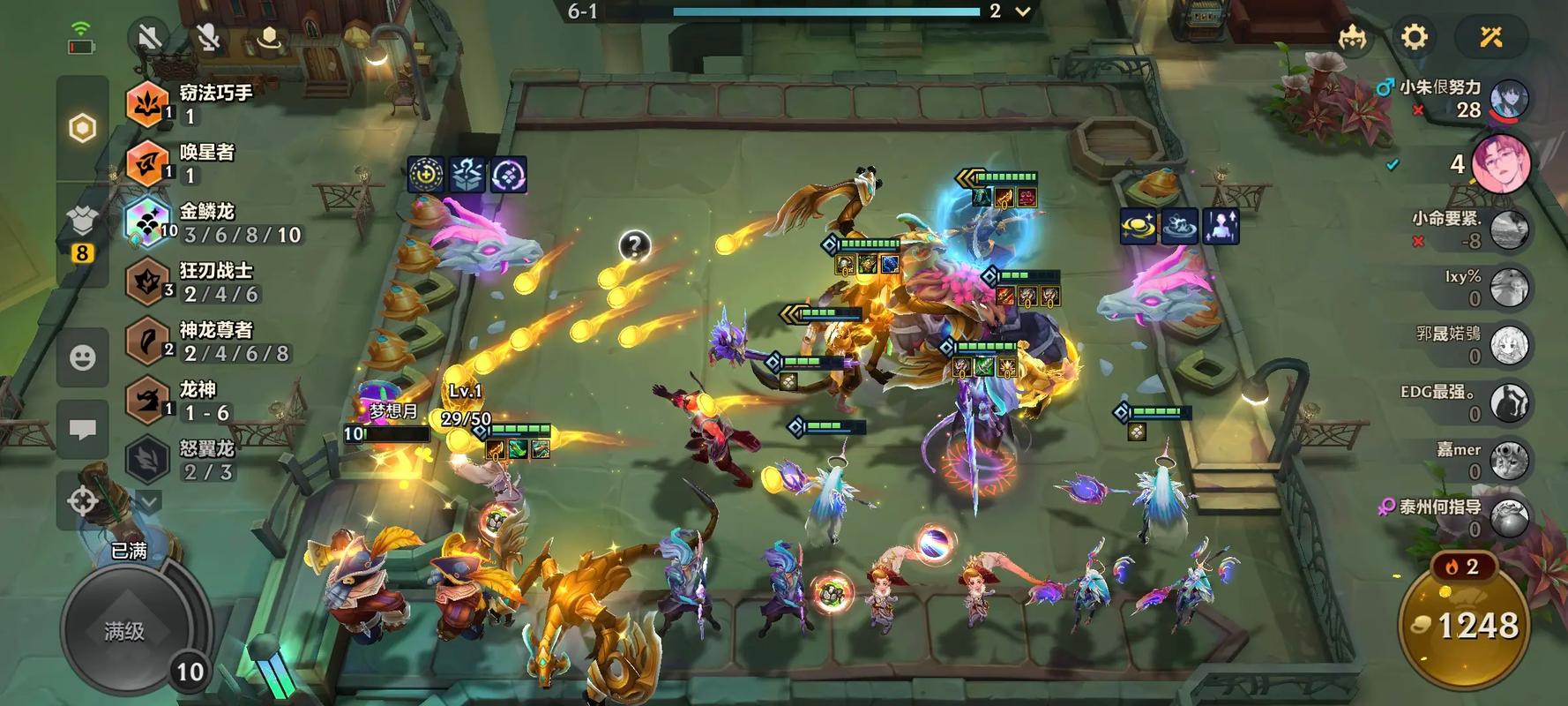Expand the trait list down arrow
Viewport: 1568px width, 706px height.
pos(149,502)
